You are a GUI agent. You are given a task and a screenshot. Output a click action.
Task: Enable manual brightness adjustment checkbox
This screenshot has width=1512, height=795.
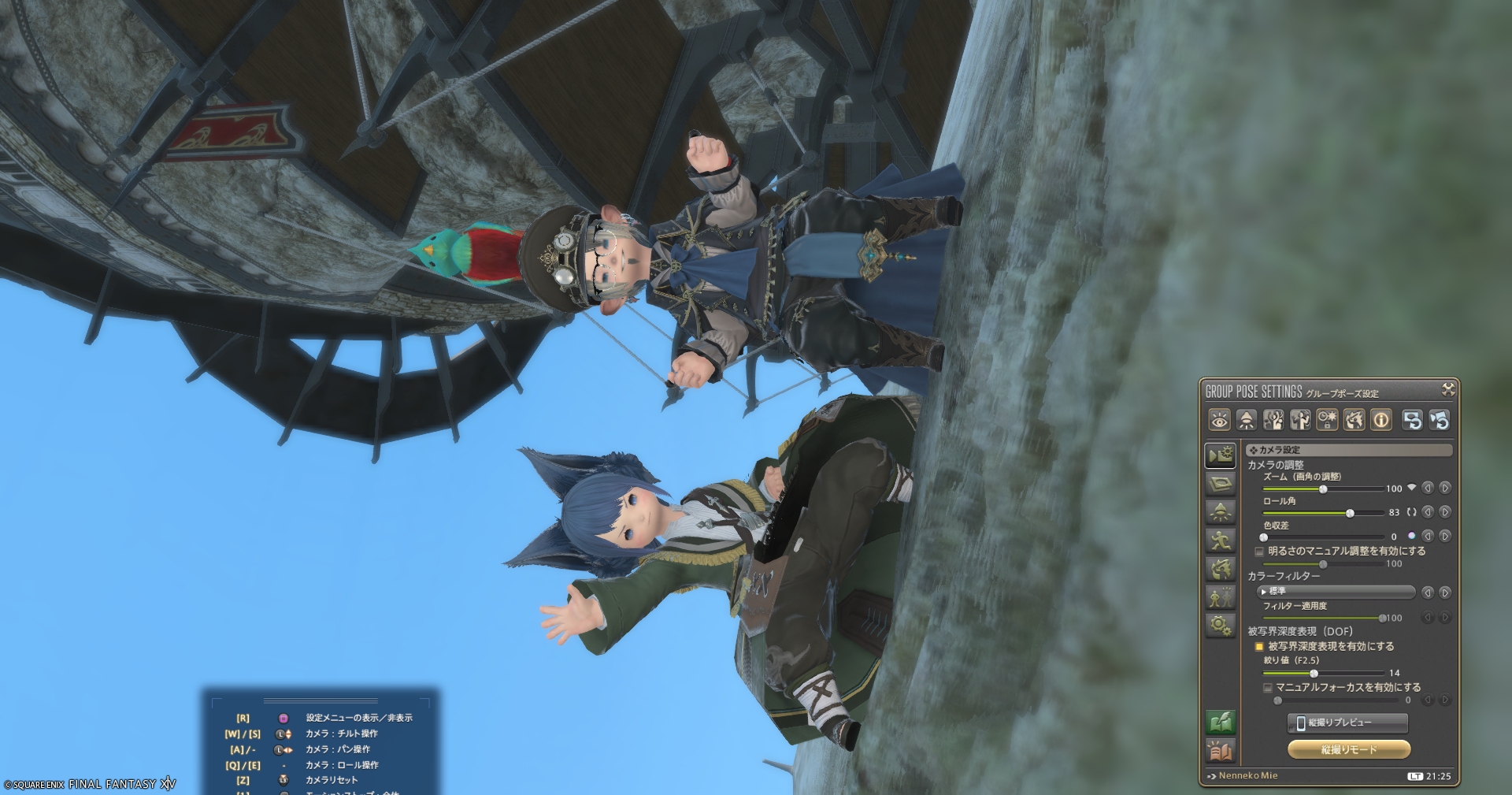click(1259, 552)
